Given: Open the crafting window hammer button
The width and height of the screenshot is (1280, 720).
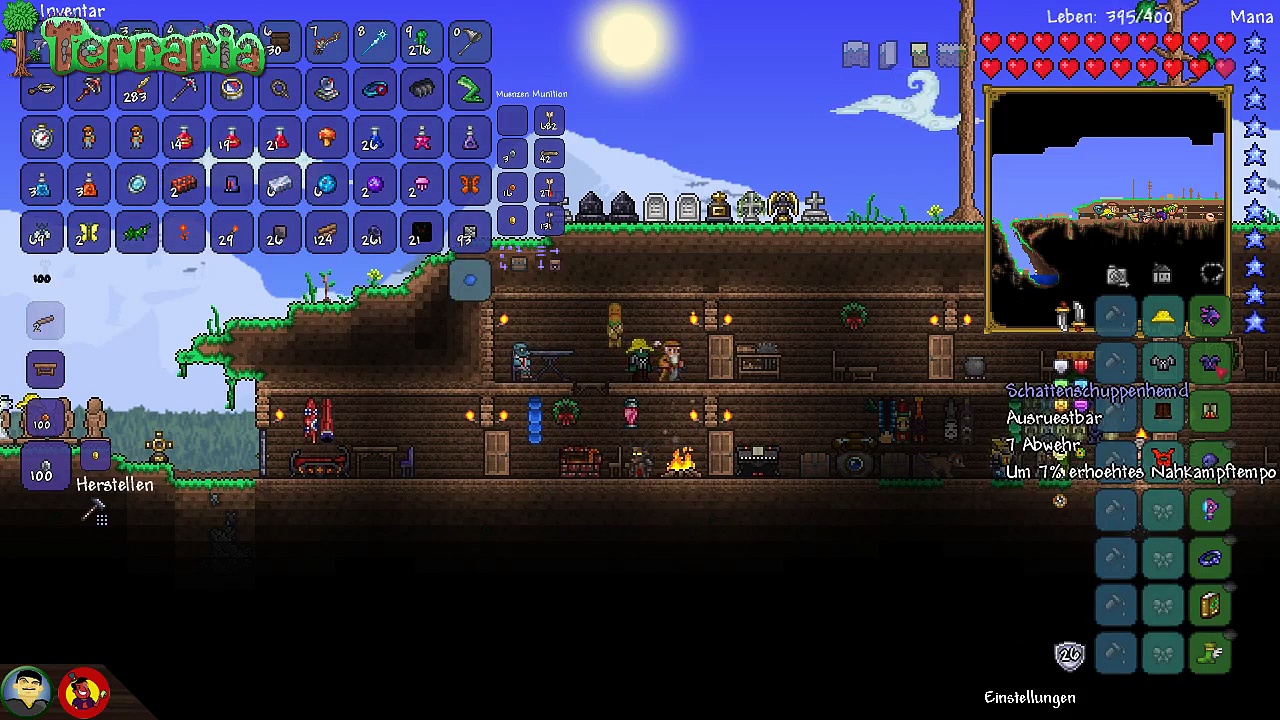Looking at the screenshot, I should tap(94, 513).
